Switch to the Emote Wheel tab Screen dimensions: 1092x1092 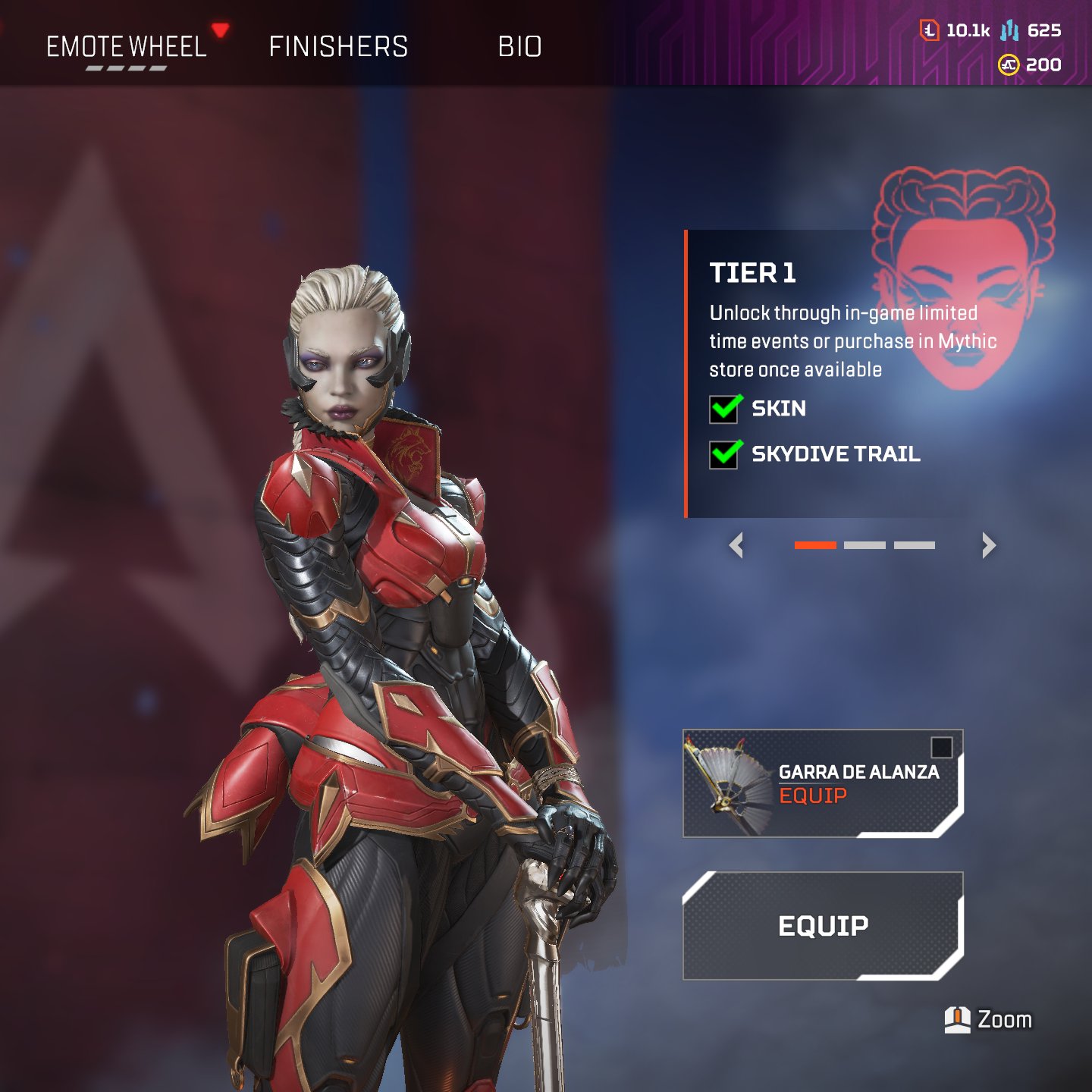(127, 47)
